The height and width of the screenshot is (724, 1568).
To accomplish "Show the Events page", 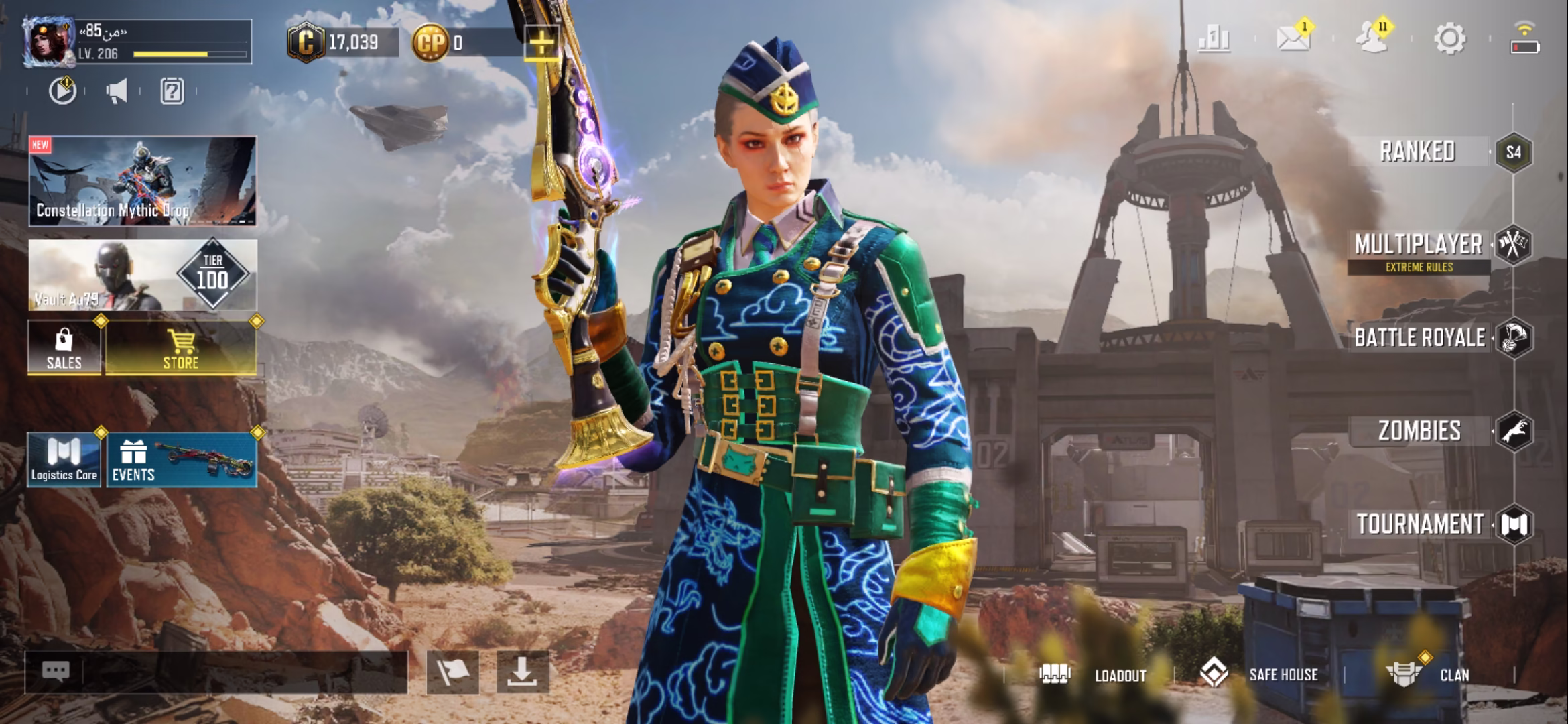I will point(181,460).
